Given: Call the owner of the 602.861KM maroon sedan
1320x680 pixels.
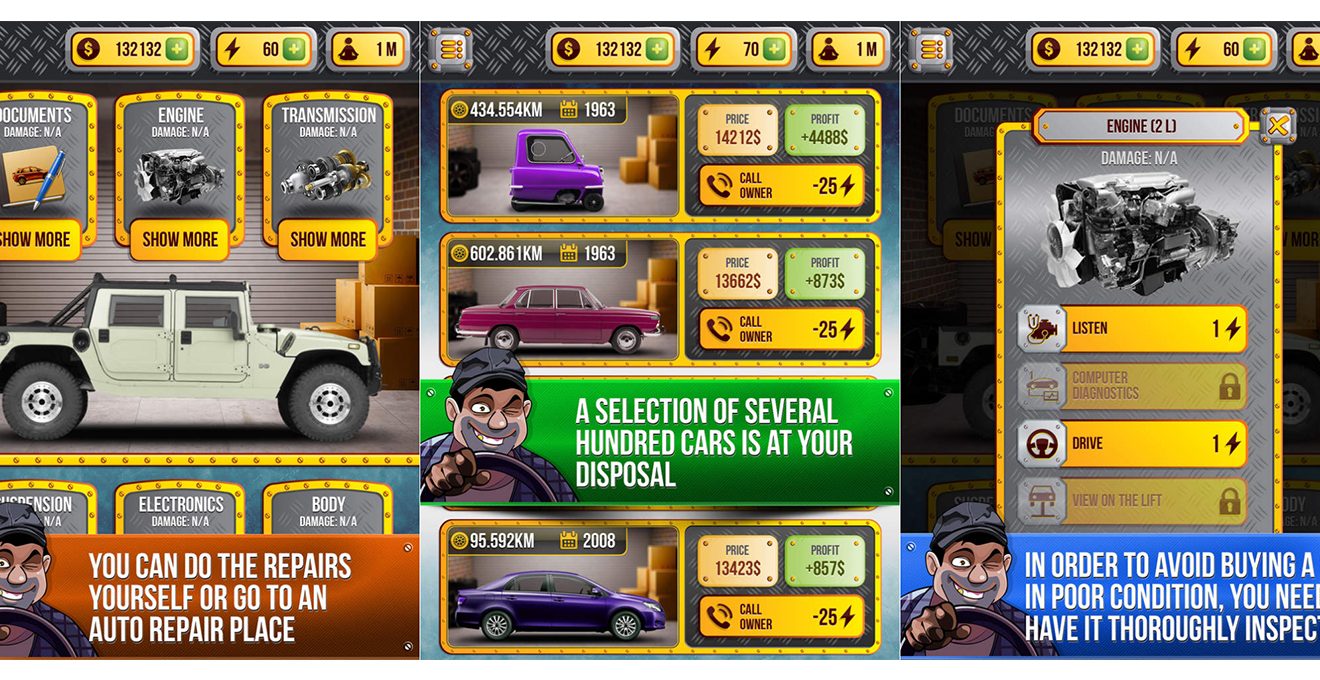Looking at the screenshot, I should [780, 329].
